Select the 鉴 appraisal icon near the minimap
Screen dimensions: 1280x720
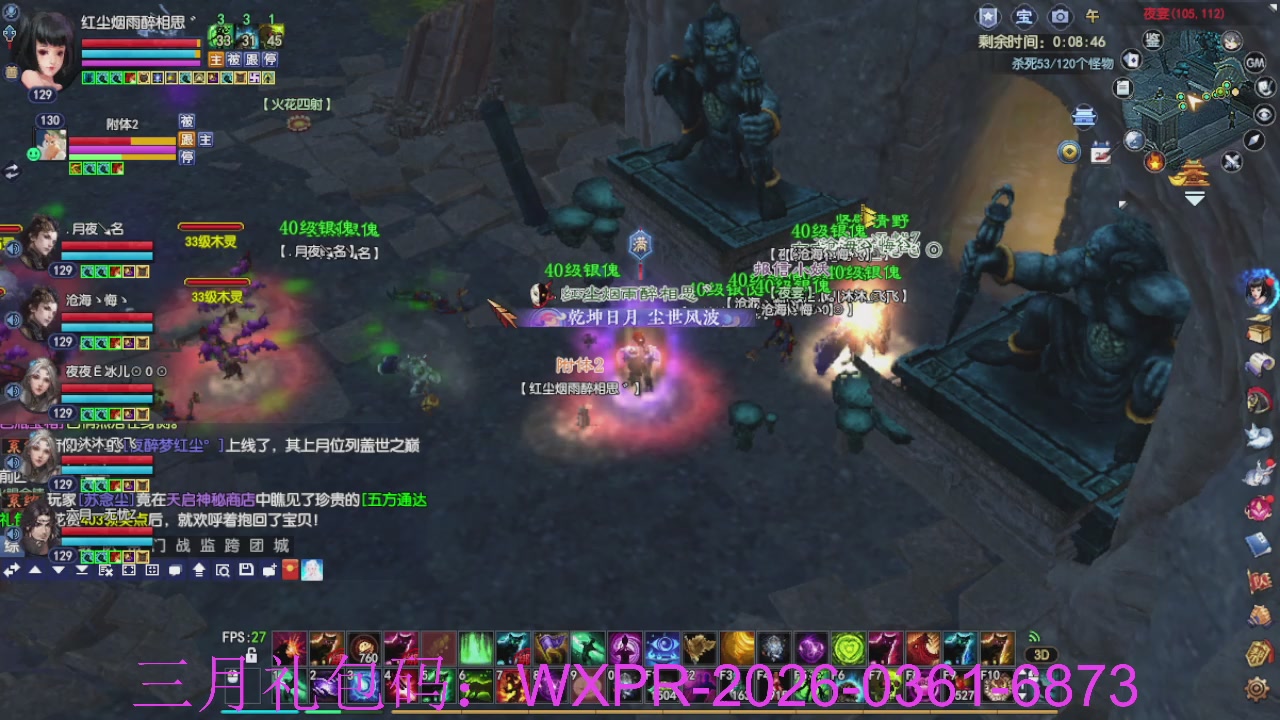1153,40
